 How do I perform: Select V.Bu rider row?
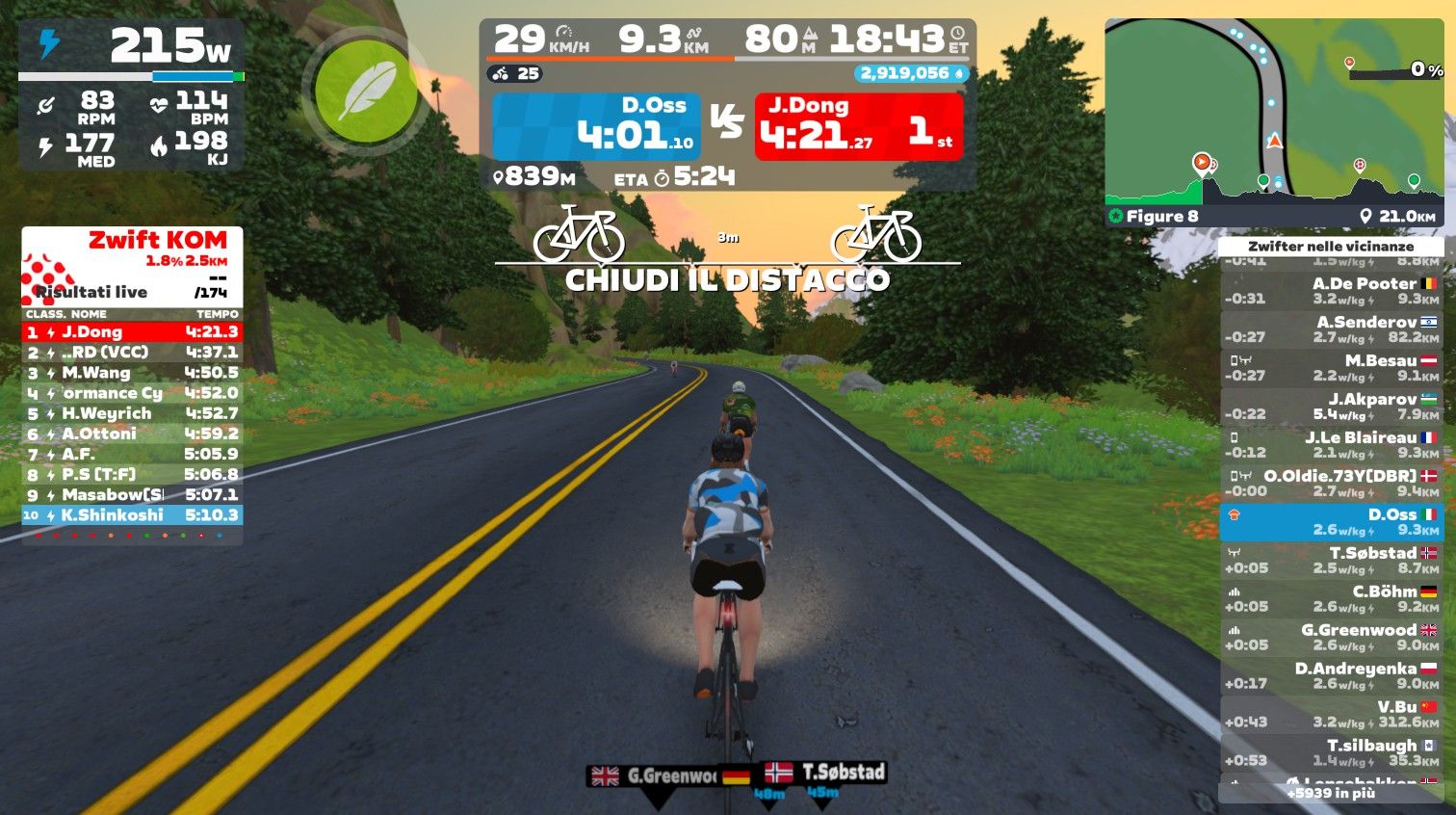1332,715
